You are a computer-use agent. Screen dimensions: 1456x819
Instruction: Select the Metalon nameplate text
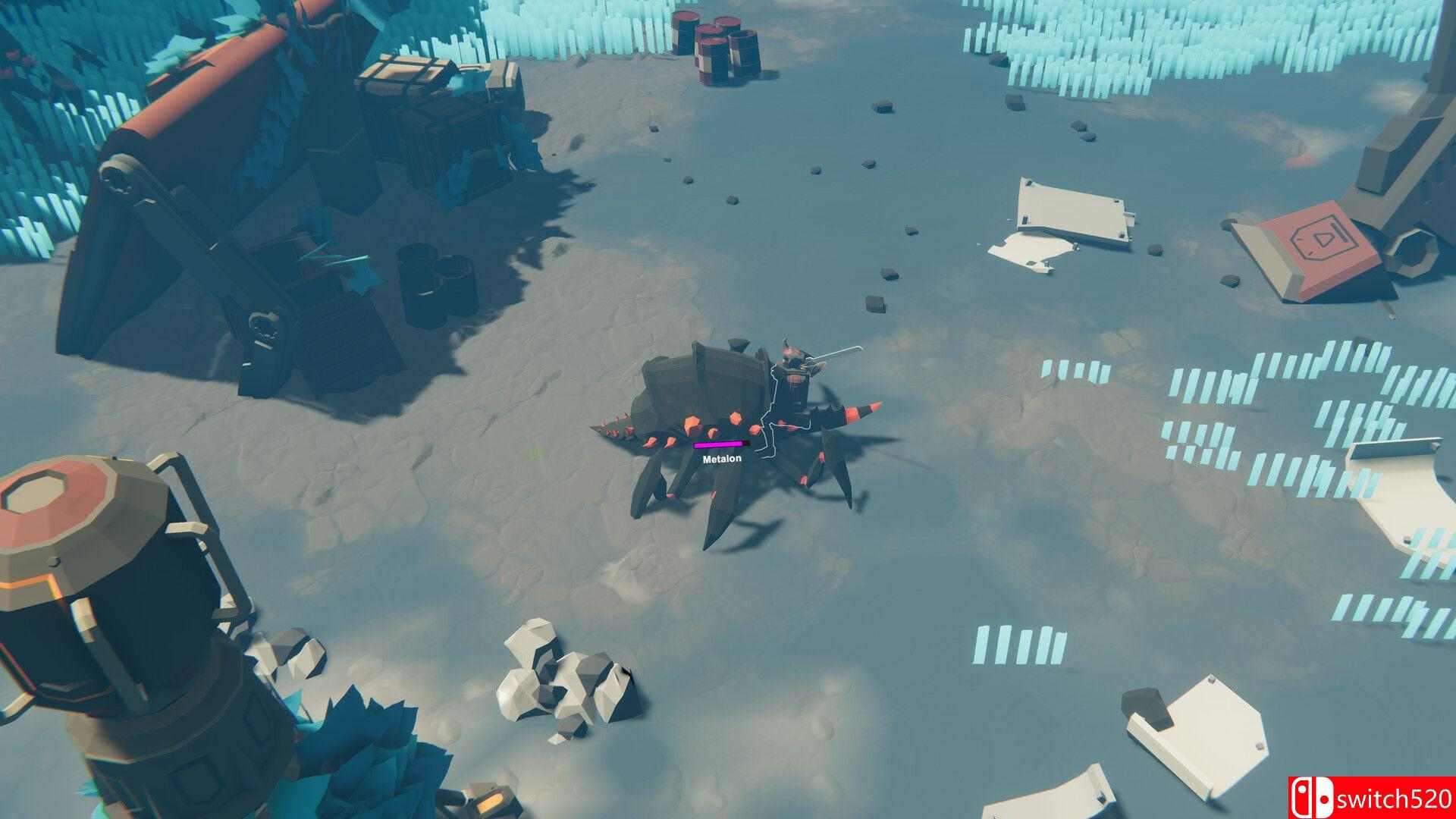tap(721, 457)
